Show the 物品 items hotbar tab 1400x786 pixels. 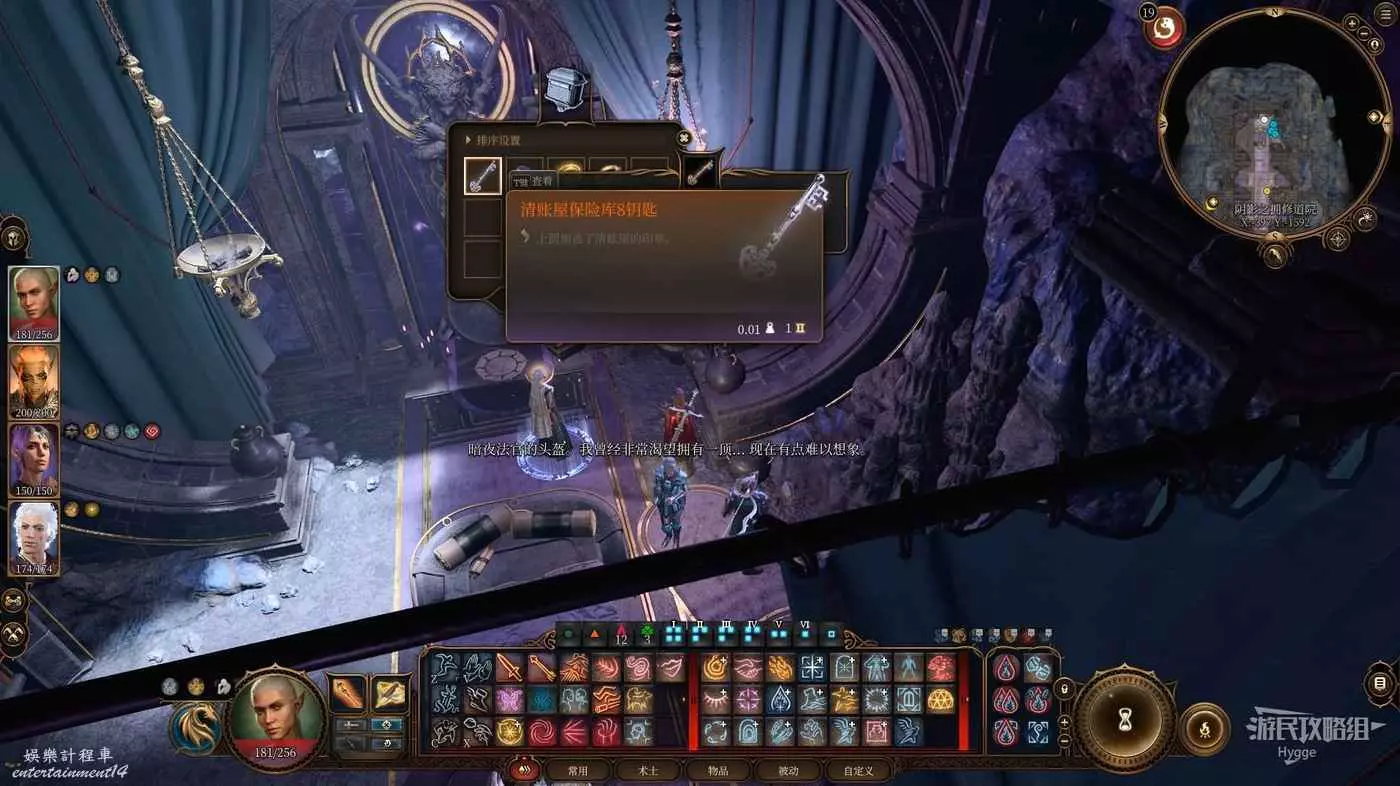point(719,770)
